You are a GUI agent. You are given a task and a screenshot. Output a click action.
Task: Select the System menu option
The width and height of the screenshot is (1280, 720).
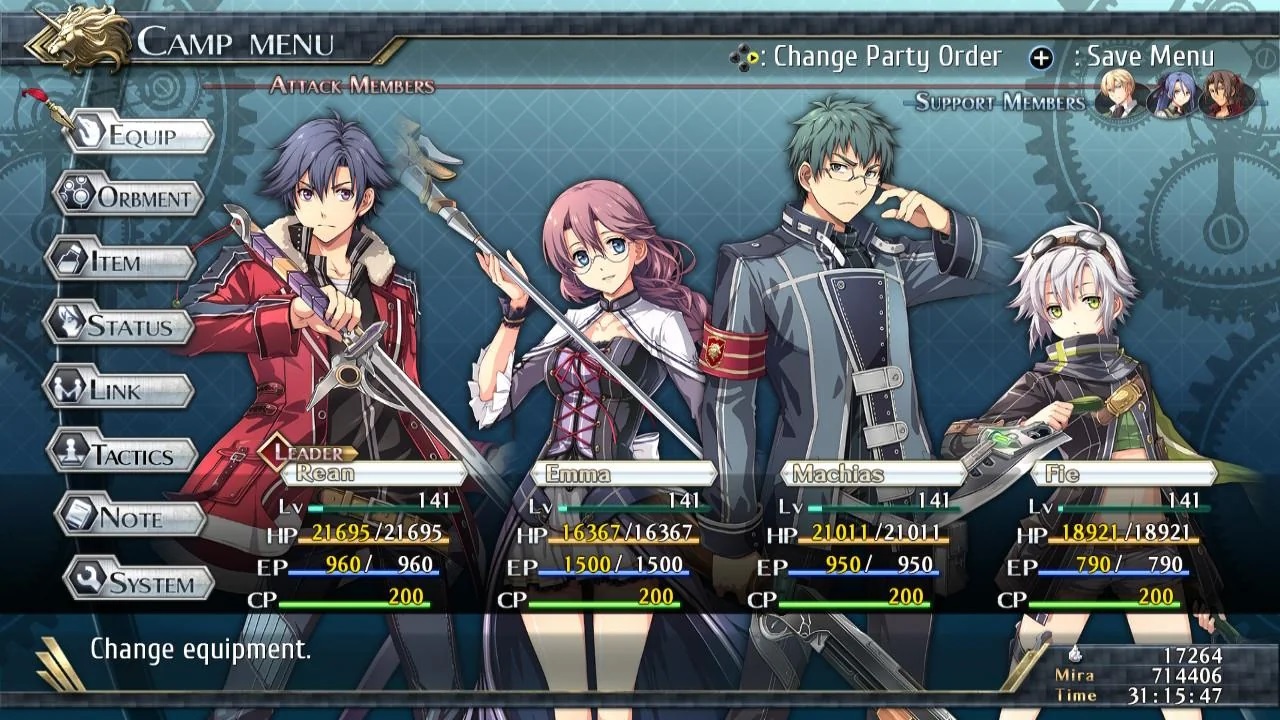[x=140, y=583]
